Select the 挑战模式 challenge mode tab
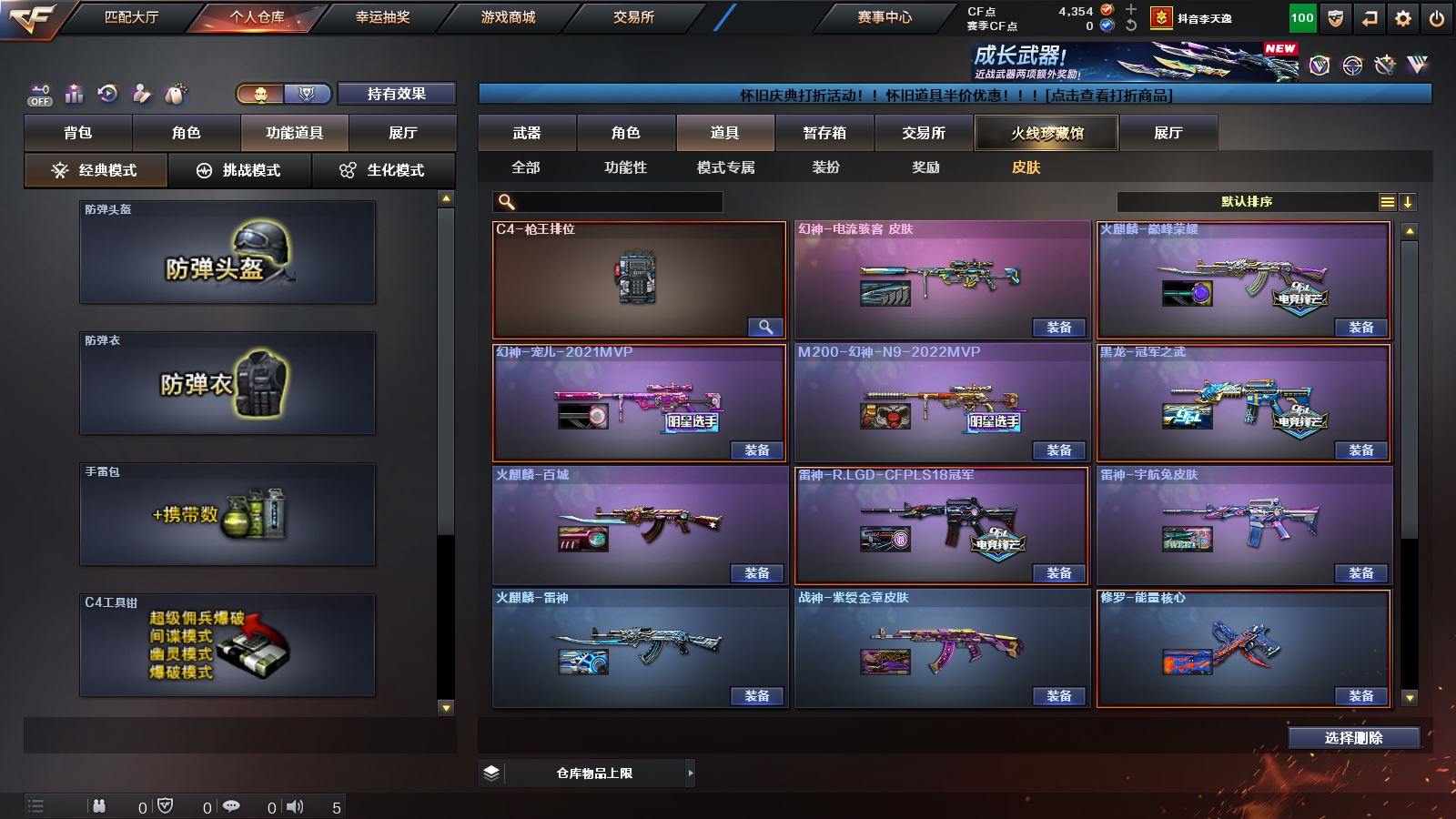 tap(239, 170)
